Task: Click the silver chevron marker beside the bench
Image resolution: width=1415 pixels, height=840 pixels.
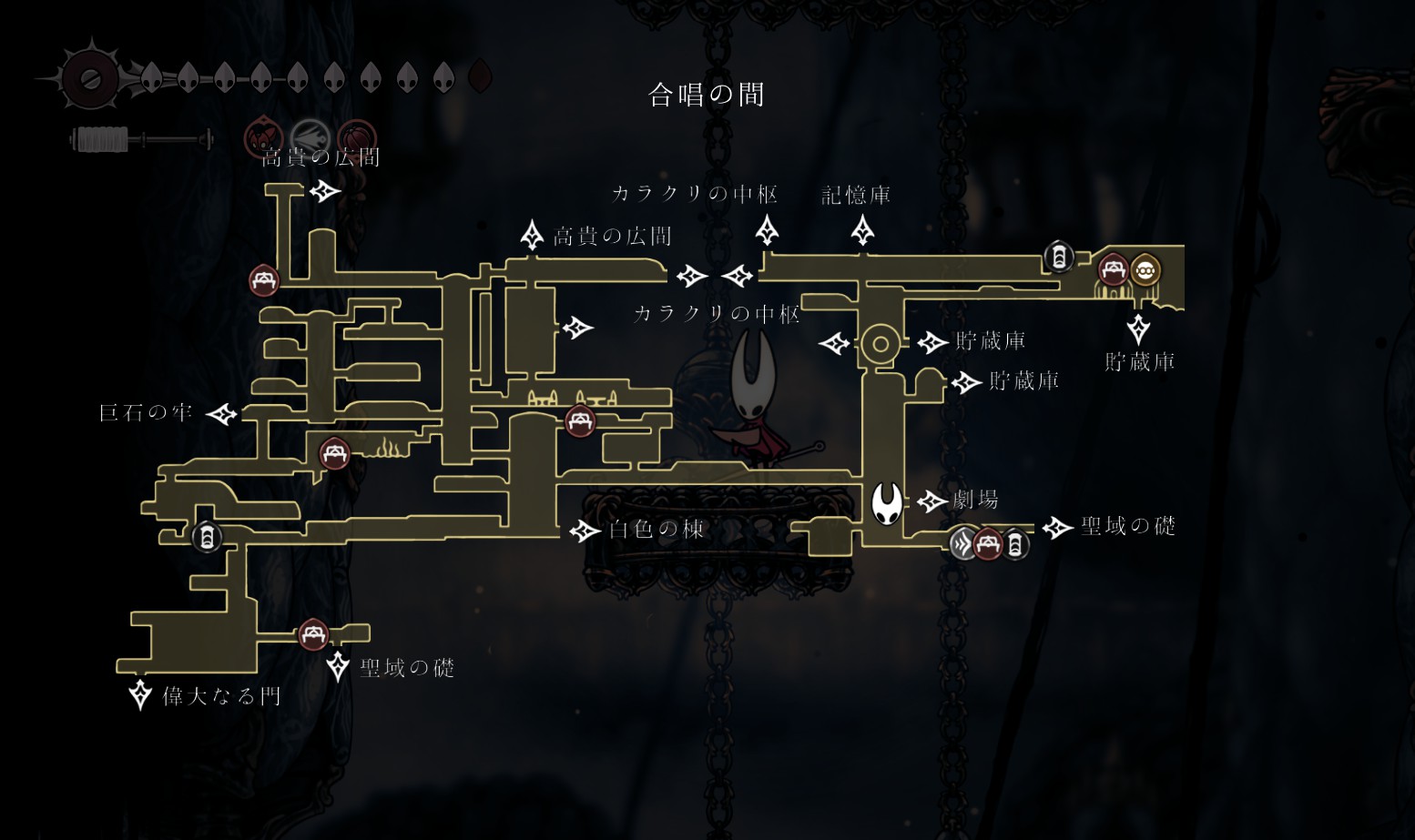Action: tap(963, 544)
